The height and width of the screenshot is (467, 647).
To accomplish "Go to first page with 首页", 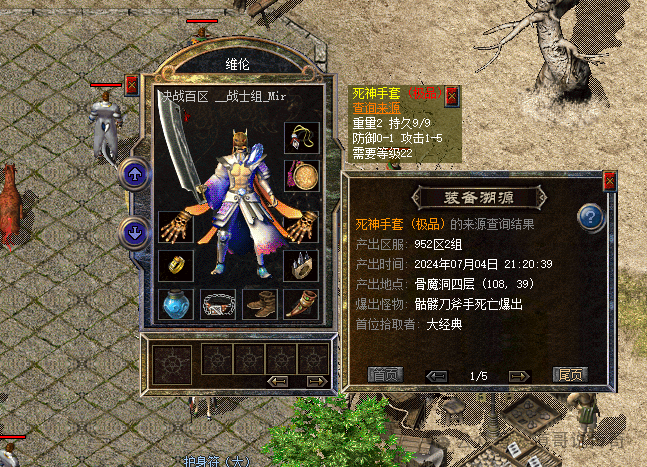I will click(385, 375).
